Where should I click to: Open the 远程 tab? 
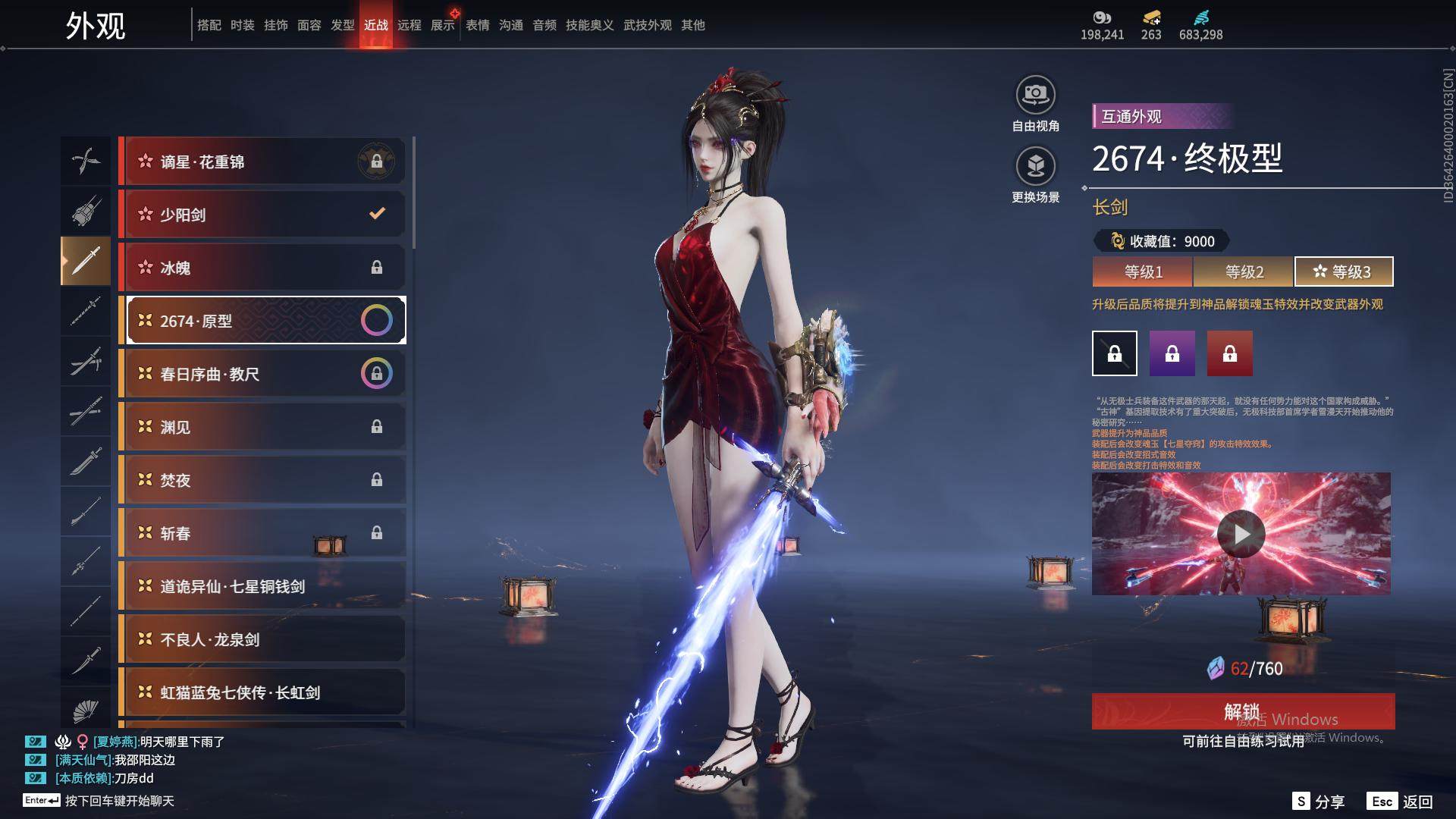[409, 25]
